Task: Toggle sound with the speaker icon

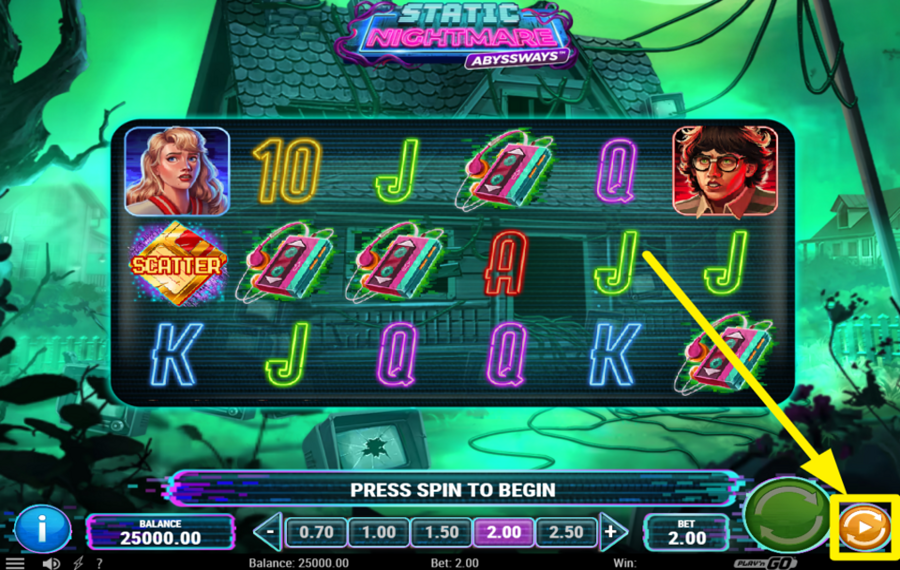Action: 51,563
